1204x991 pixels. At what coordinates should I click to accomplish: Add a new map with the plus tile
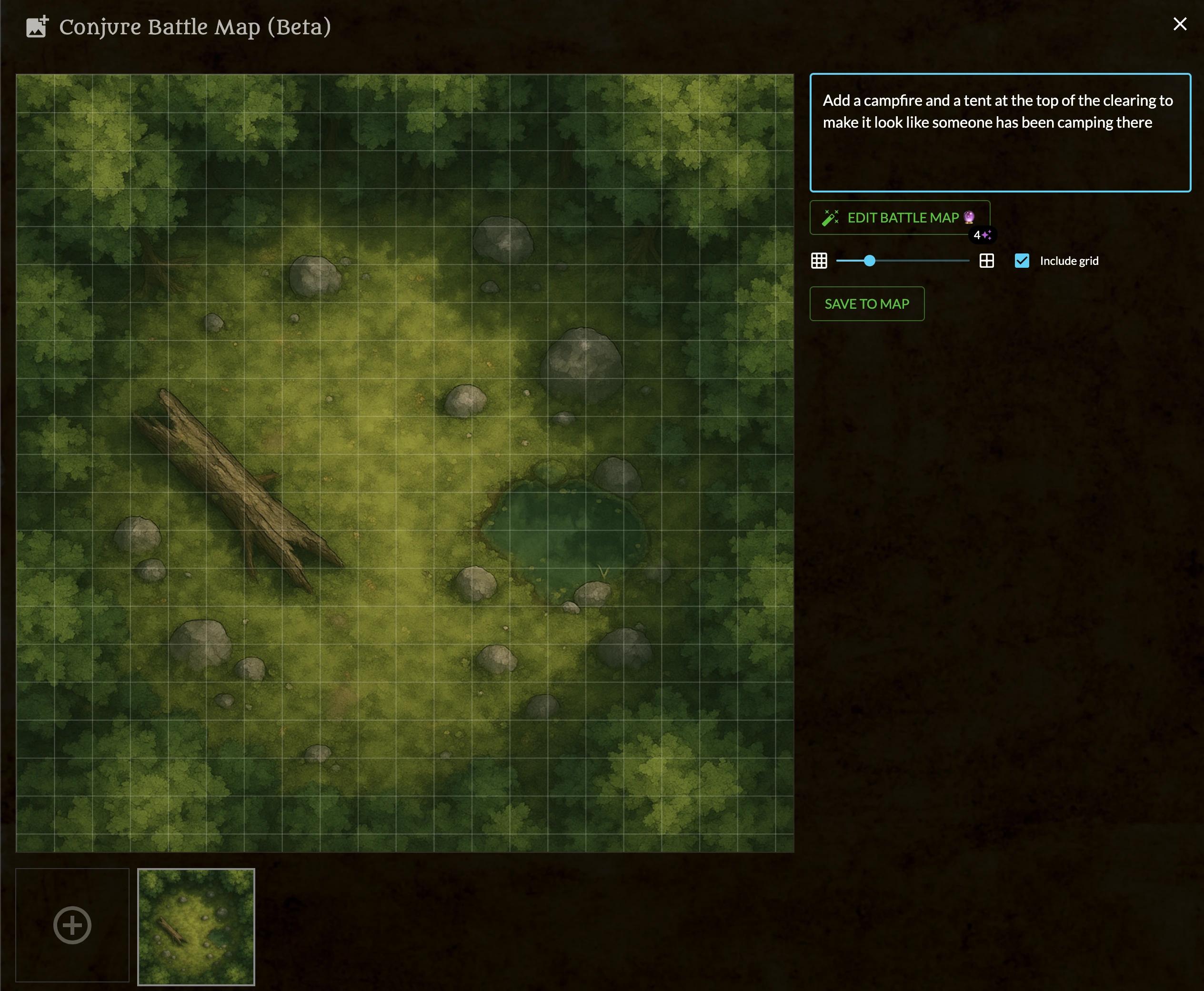pos(72,925)
